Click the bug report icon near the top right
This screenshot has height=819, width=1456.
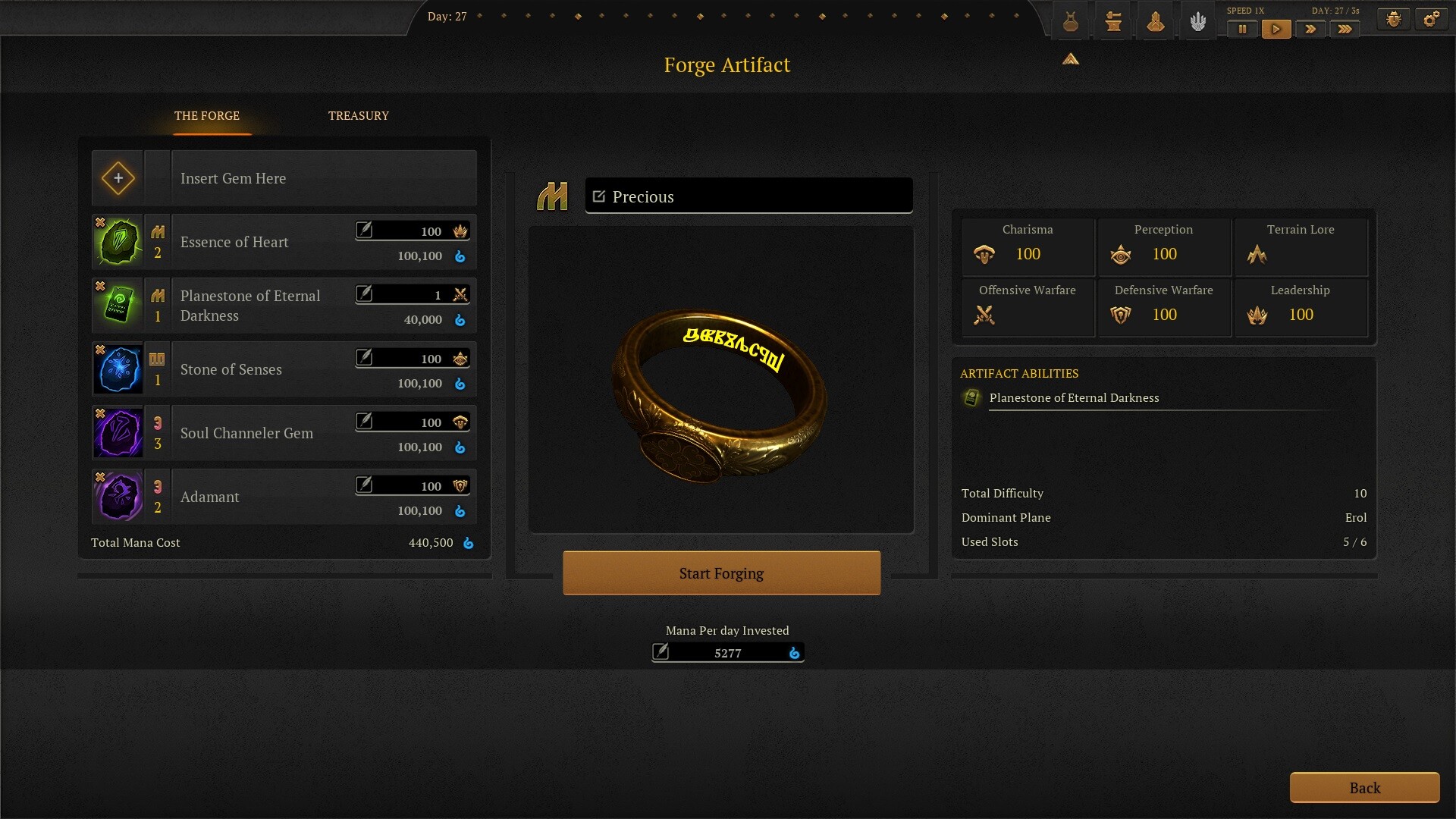point(1394,17)
